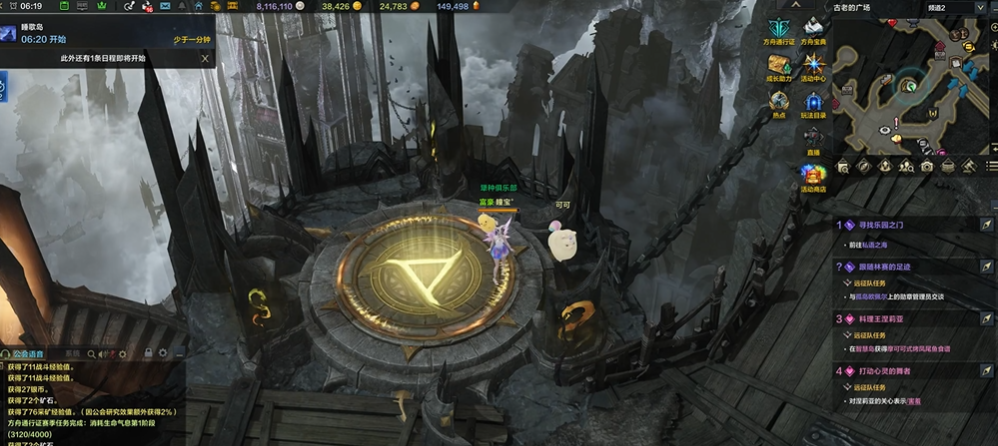Open 方舟通行证 (Ark Pass)

point(779,30)
